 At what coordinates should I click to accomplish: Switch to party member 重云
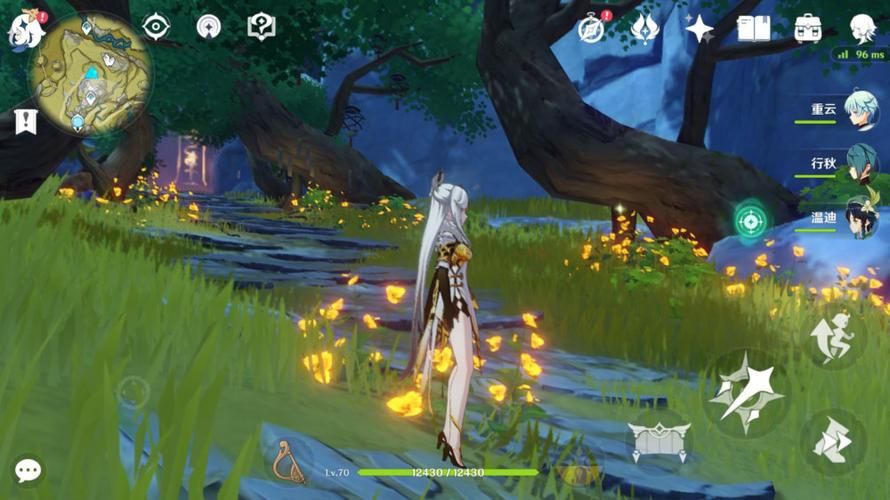859,110
